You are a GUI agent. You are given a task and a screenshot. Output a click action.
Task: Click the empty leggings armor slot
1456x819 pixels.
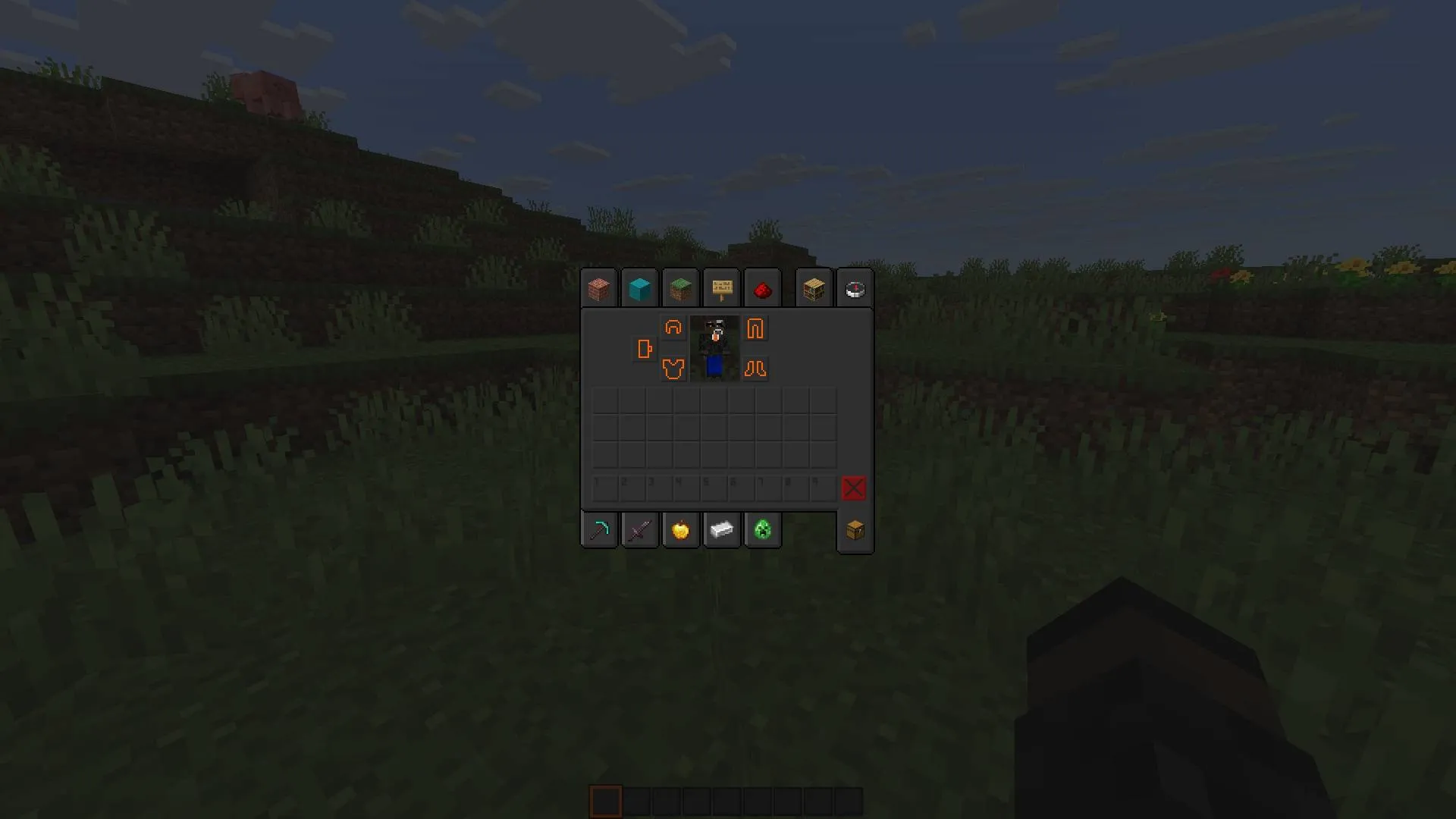pos(755,329)
